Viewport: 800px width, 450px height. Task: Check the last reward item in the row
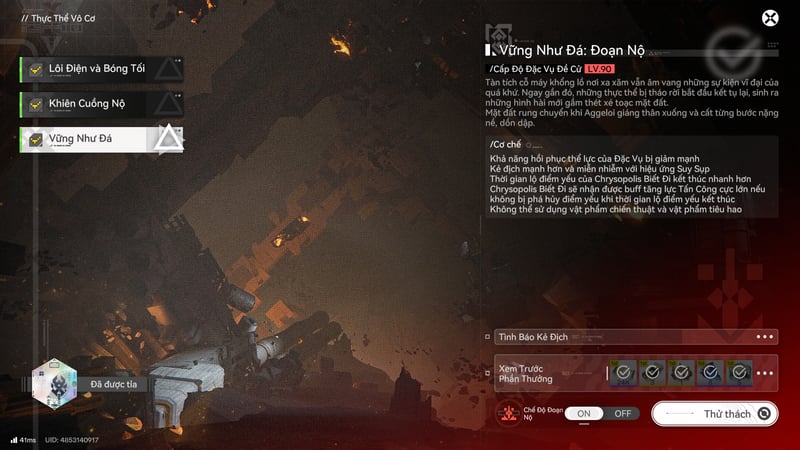(x=738, y=373)
